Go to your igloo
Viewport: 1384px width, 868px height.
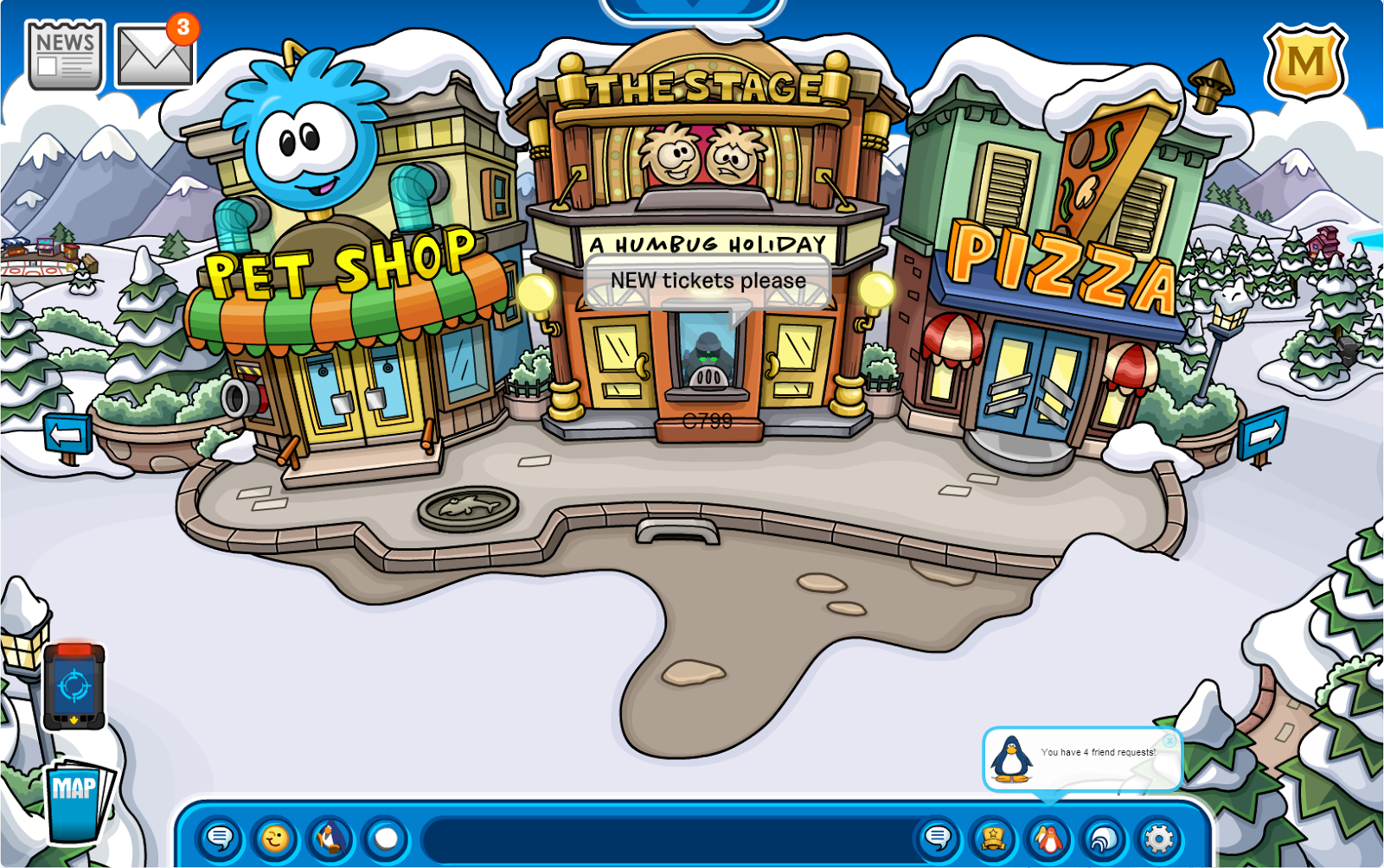tap(1099, 838)
